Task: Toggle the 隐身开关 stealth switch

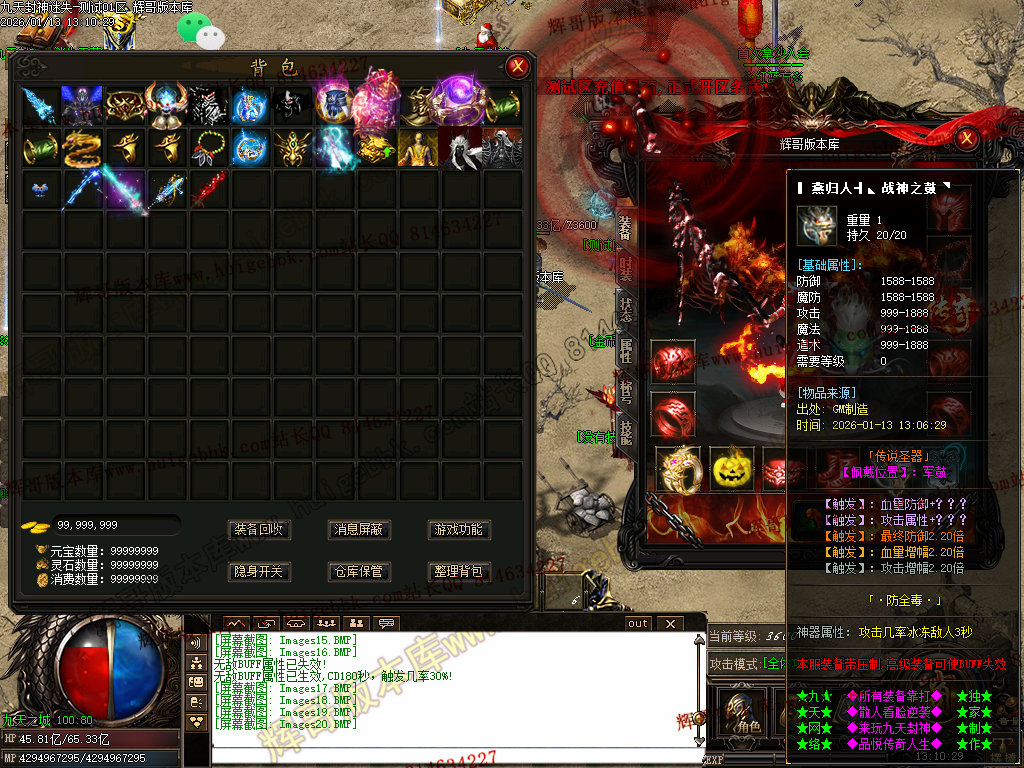Action: 259,571
